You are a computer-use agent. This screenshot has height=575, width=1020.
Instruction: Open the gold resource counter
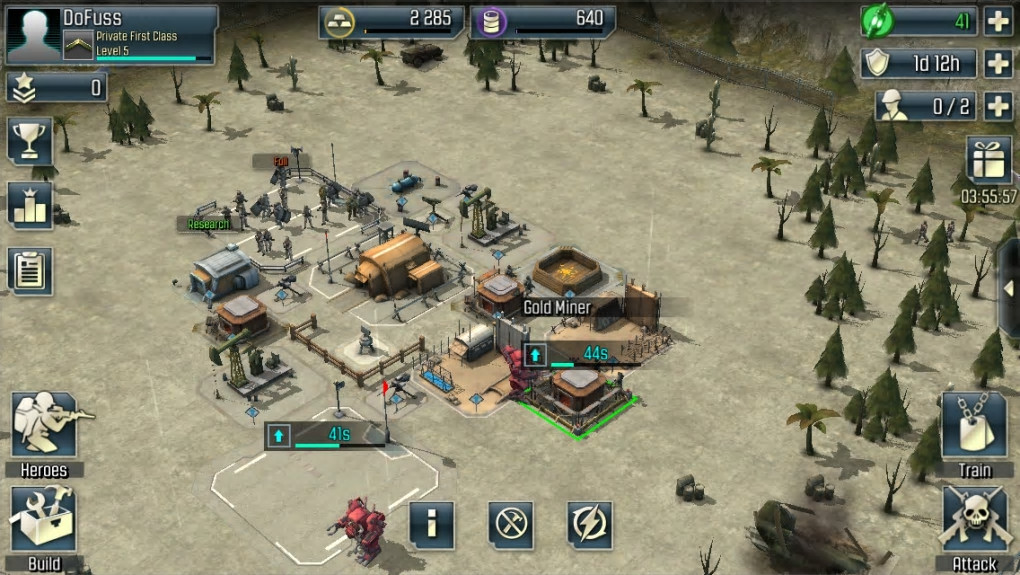tap(391, 21)
